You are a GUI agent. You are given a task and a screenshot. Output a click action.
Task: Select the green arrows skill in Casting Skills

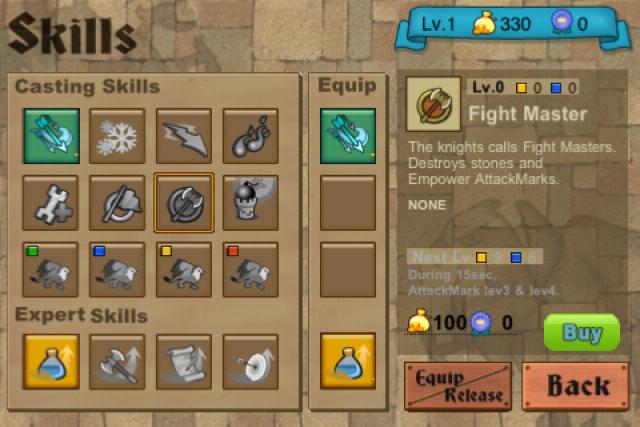click(51, 136)
